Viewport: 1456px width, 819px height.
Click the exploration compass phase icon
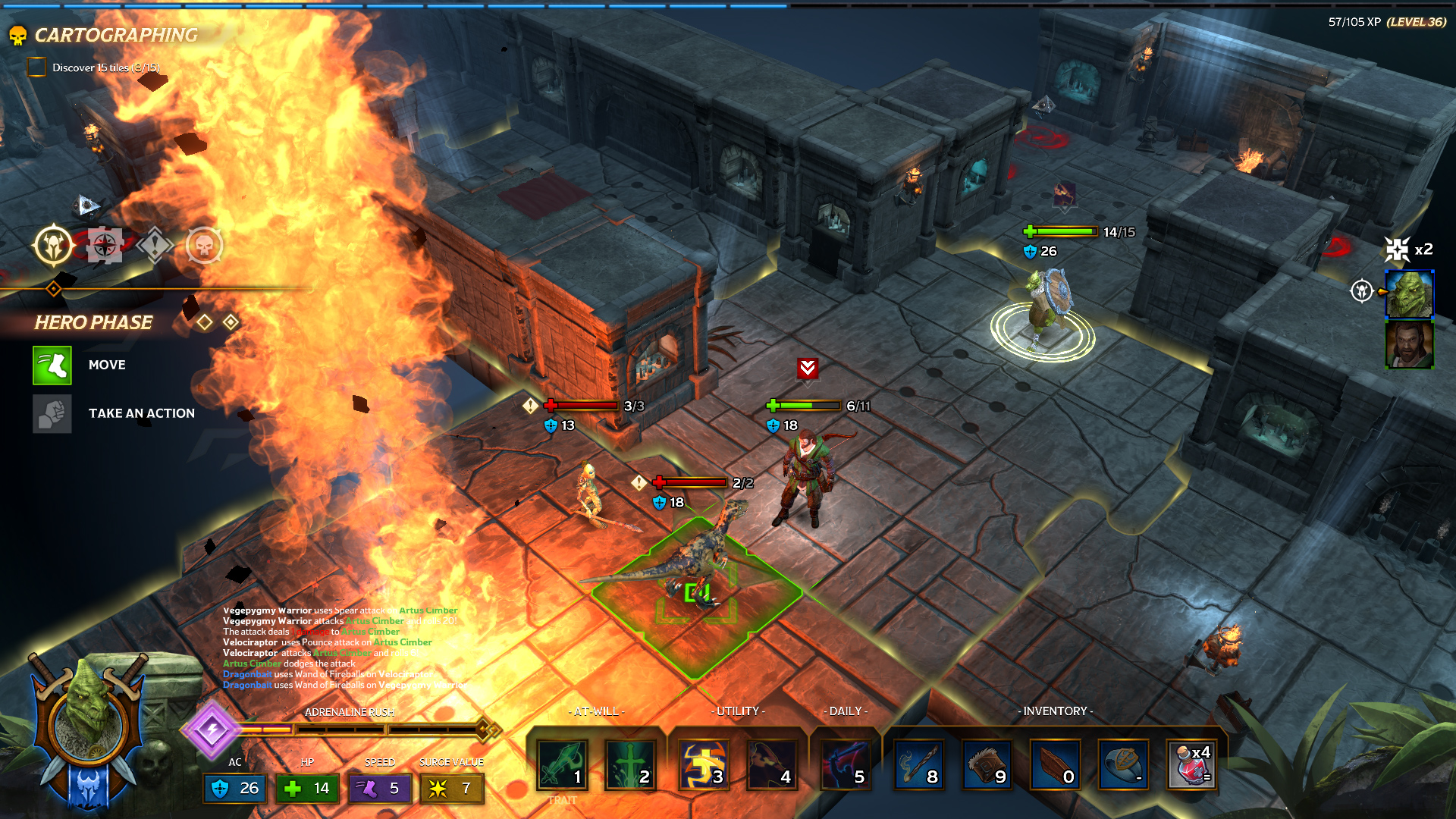[x=105, y=246]
